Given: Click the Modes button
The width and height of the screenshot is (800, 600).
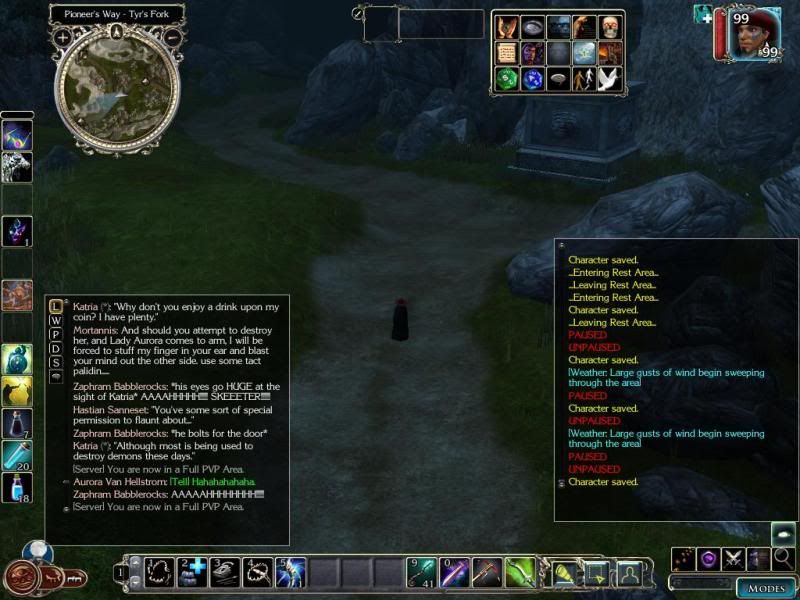Looking at the screenshot, I should click(765, 588).
